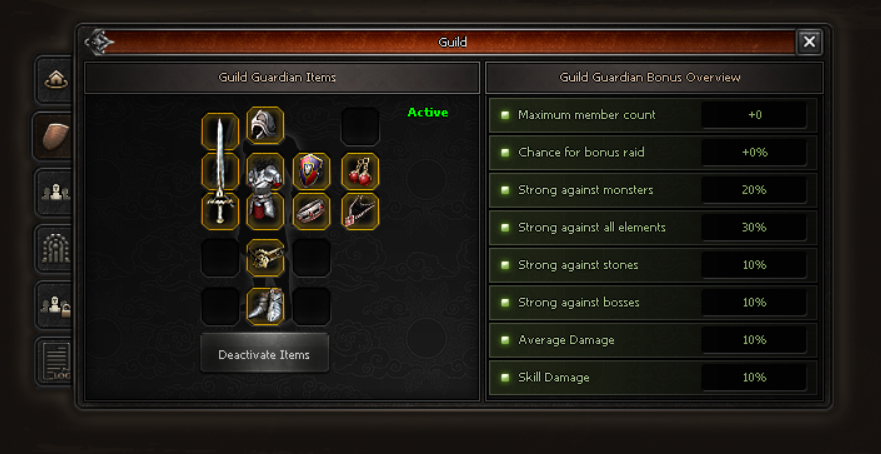The image size is (881, 454).
Task: Open the members with padlock tab
Action: tap(55, 306)
